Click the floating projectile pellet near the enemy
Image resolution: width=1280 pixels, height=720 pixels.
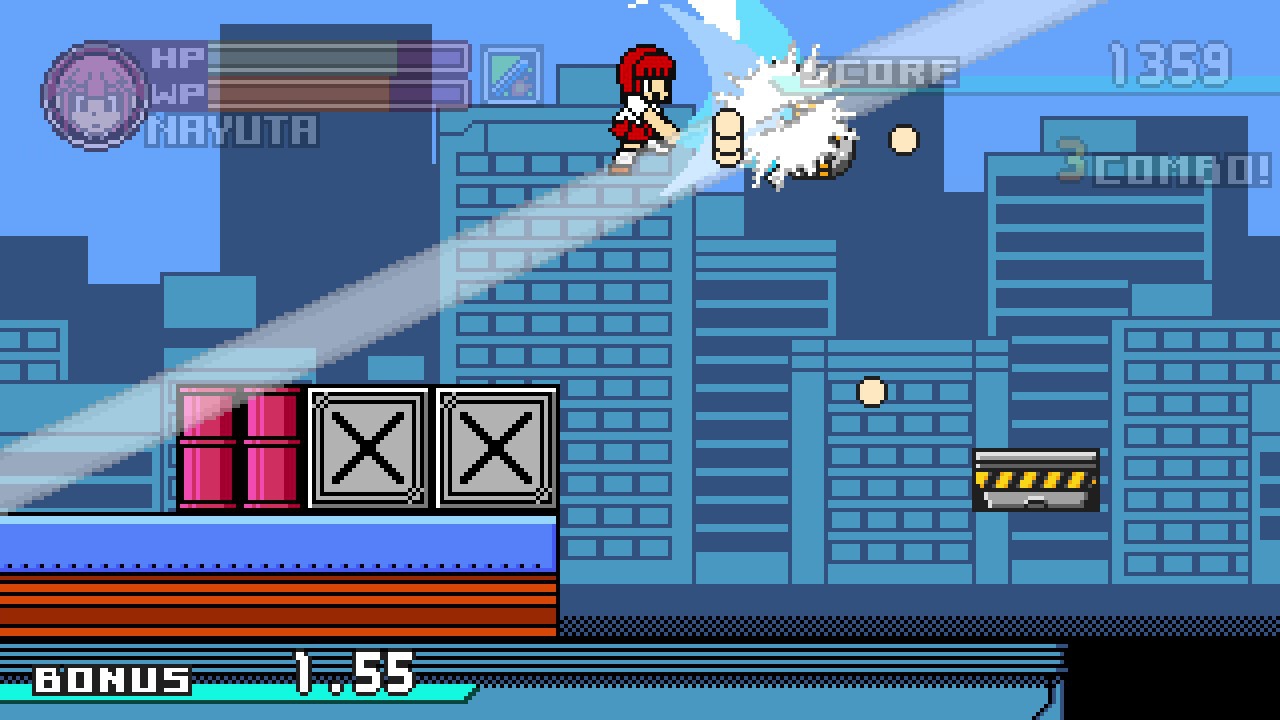[903, 140]
